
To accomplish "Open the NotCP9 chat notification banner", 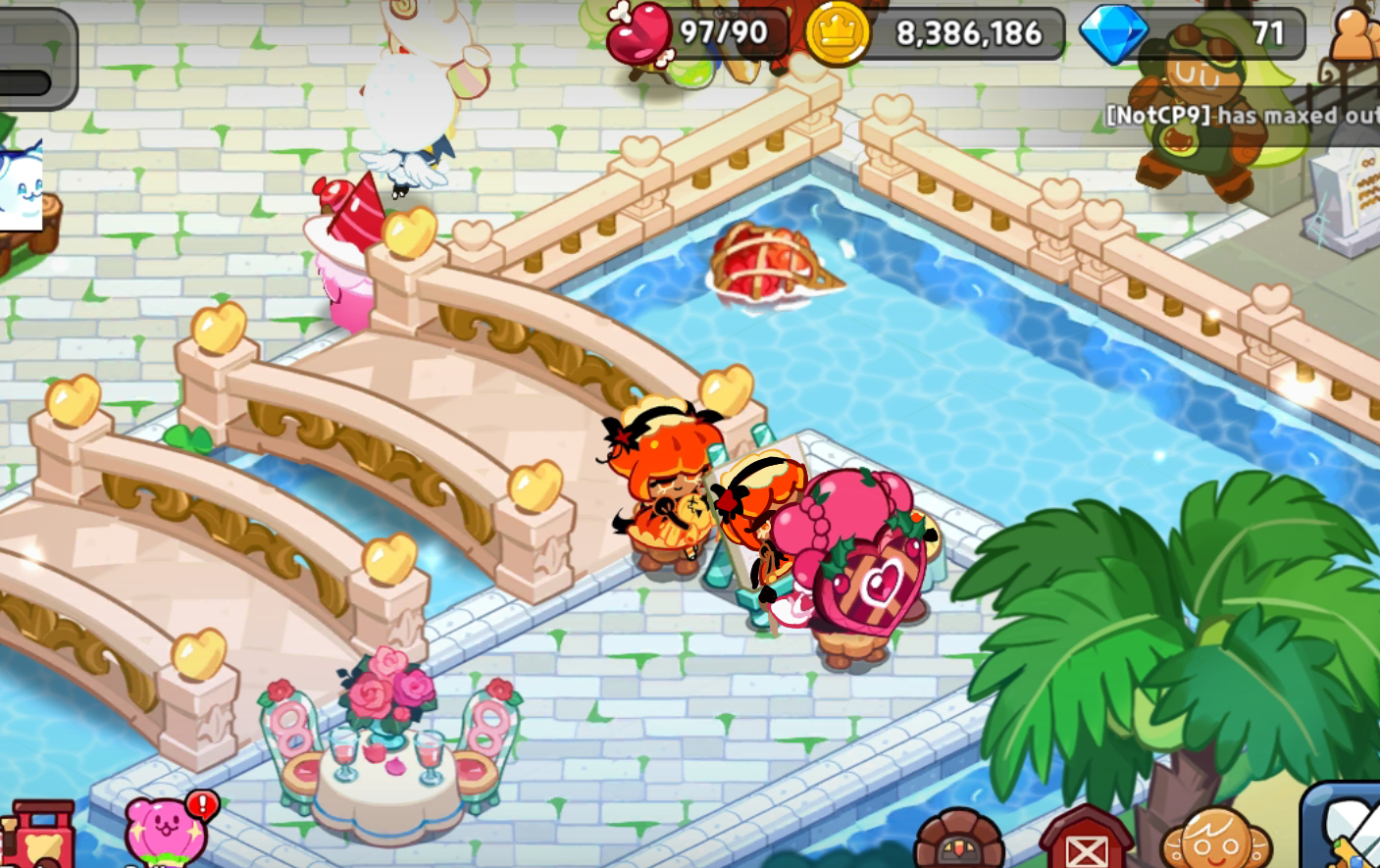I will 1241,116.
